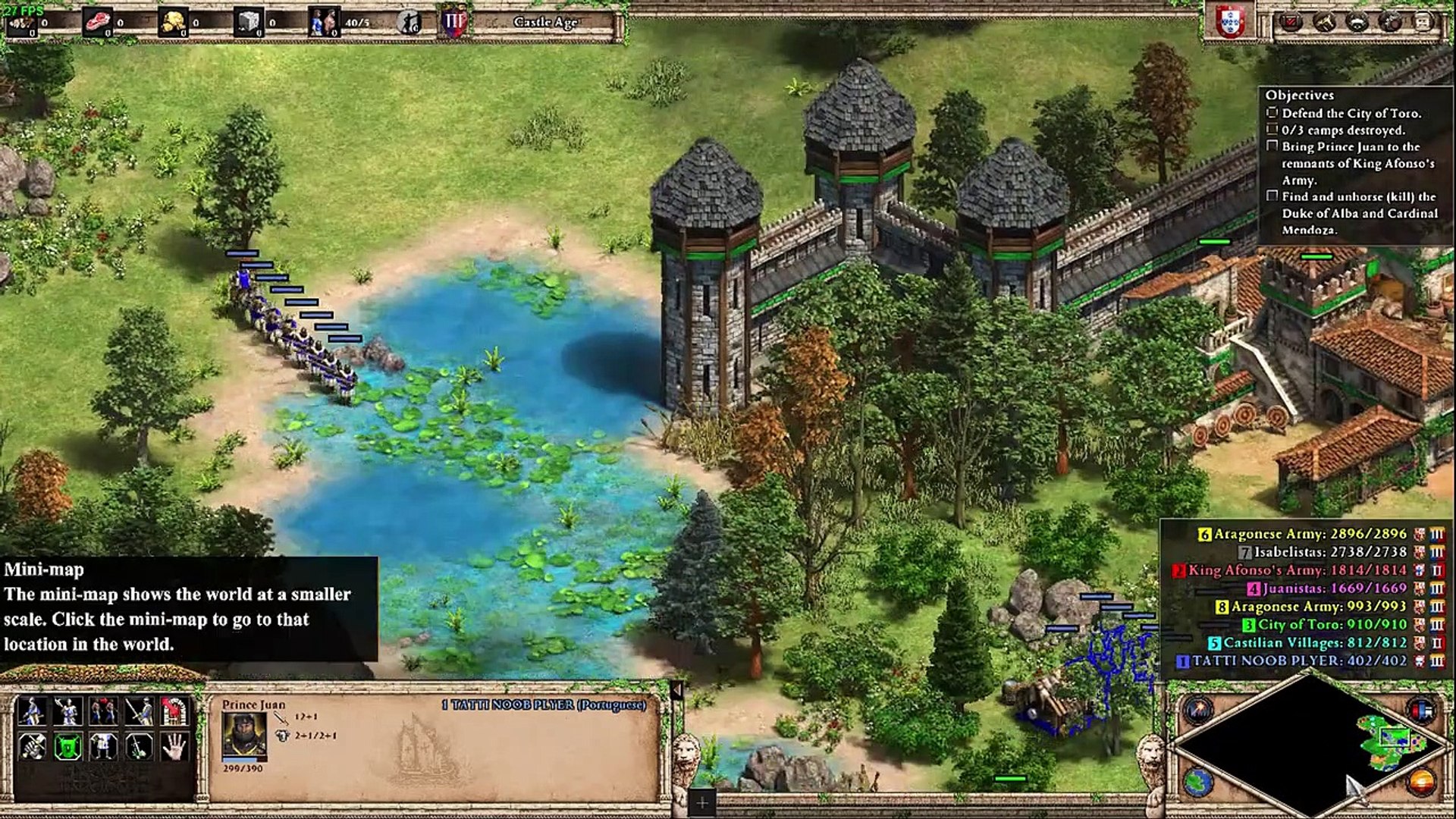Screen dimensions: 1456x819
Task: Open the tech tree button in top bar
Action: coord(1324,21)
